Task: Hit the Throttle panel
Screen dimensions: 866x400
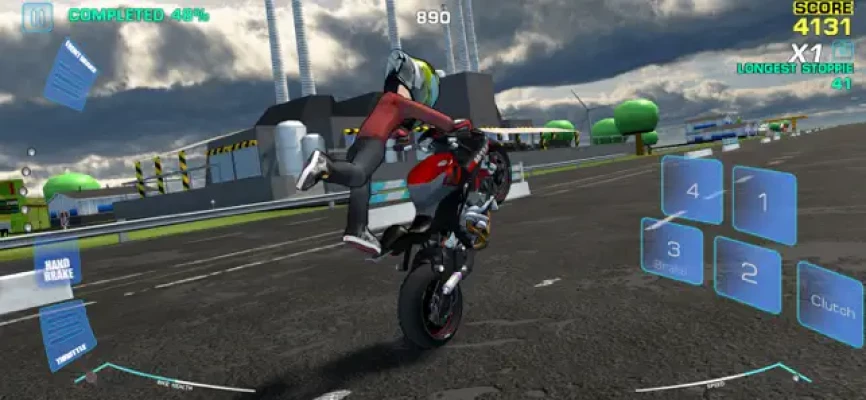Action: pos(67,334)
